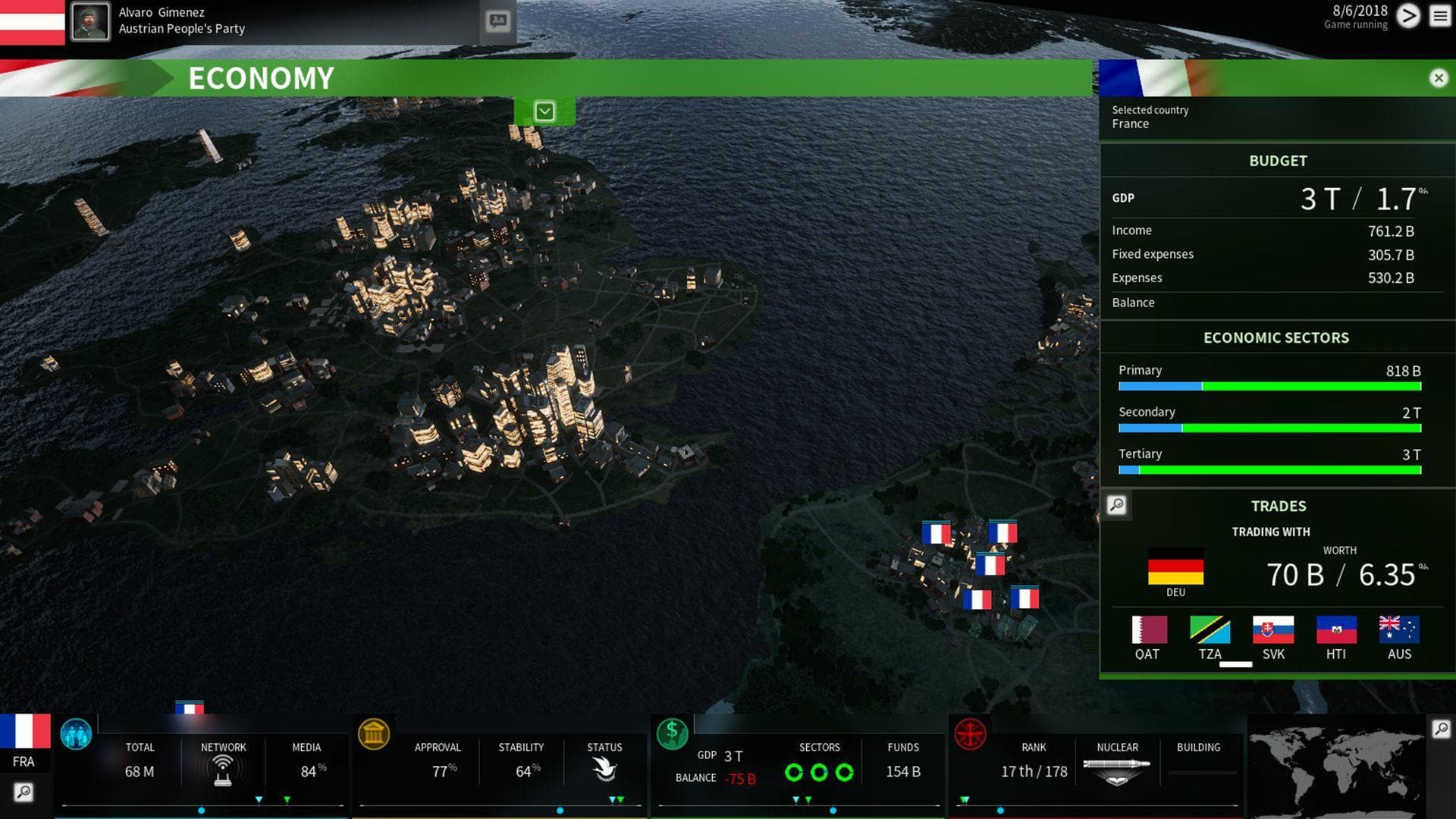Choose Tanzania TZA trade partner
The image size is (1456, 819).
(1210, 629)
